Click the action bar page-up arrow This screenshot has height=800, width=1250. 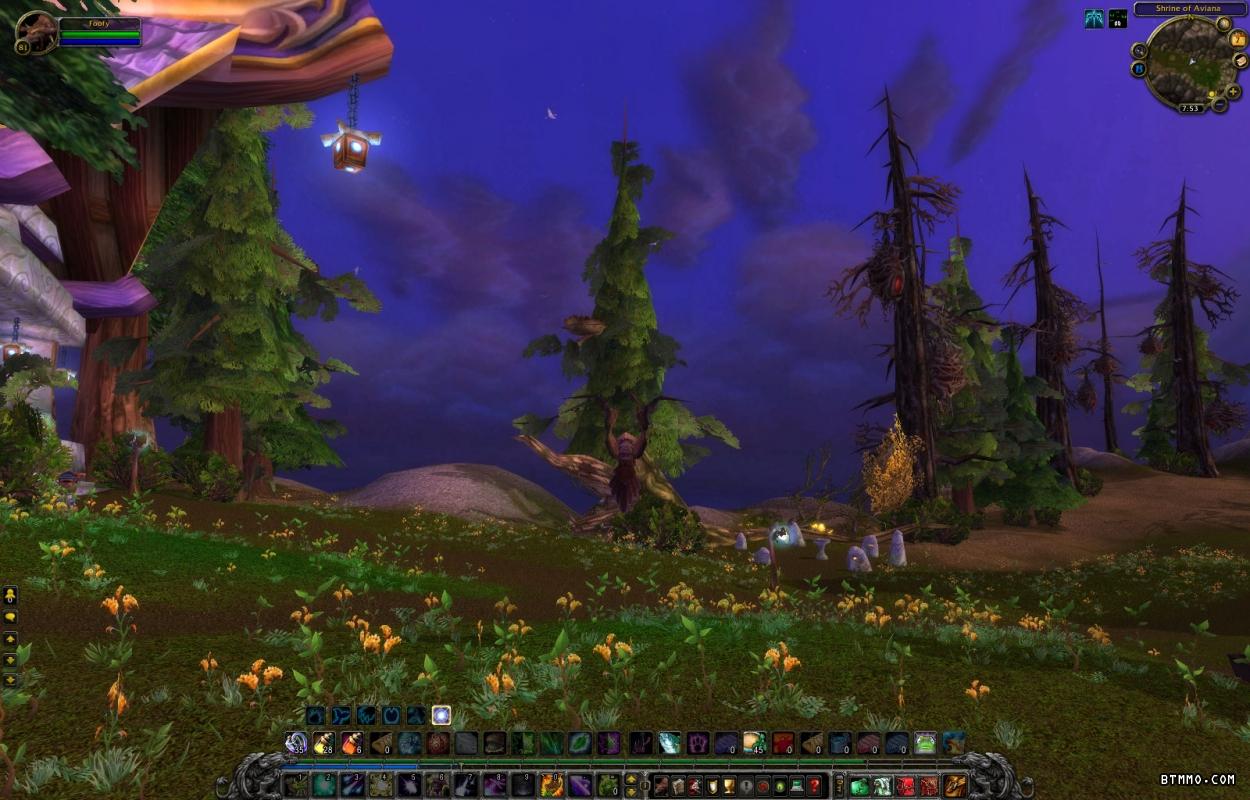632,779
